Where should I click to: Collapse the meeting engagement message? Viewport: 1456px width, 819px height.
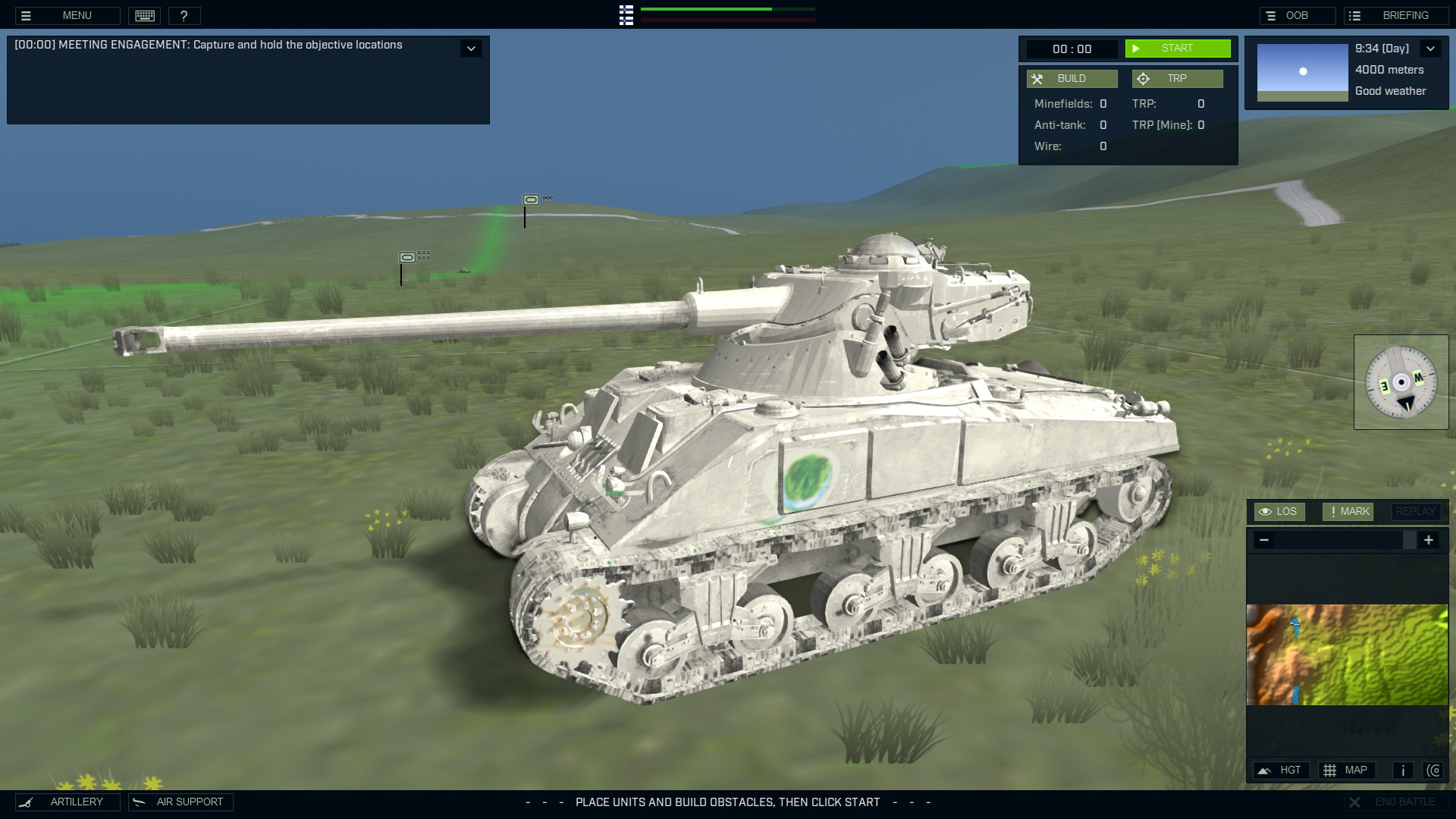pos(471,48)
